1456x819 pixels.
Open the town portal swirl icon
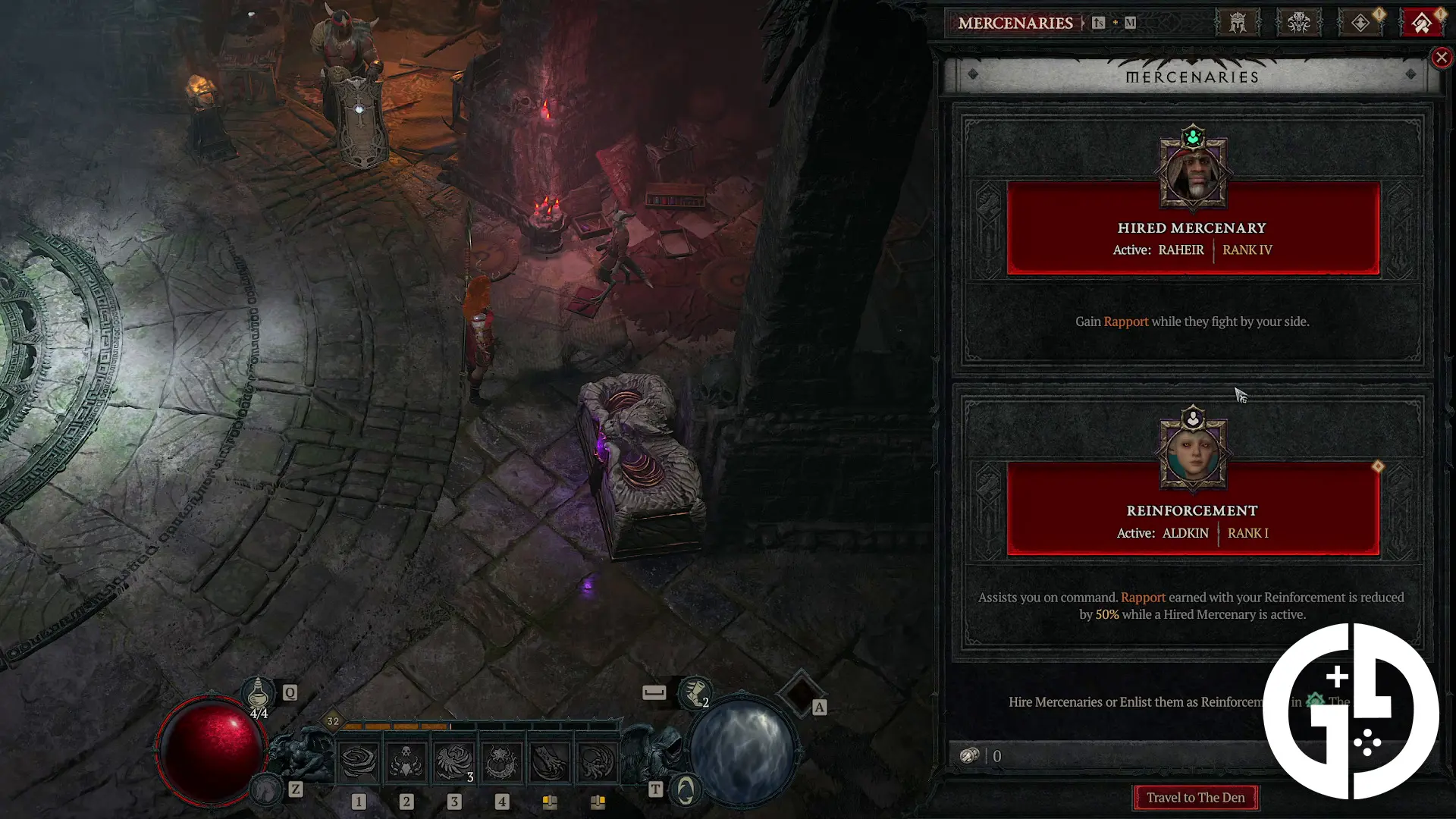[686, 790]
